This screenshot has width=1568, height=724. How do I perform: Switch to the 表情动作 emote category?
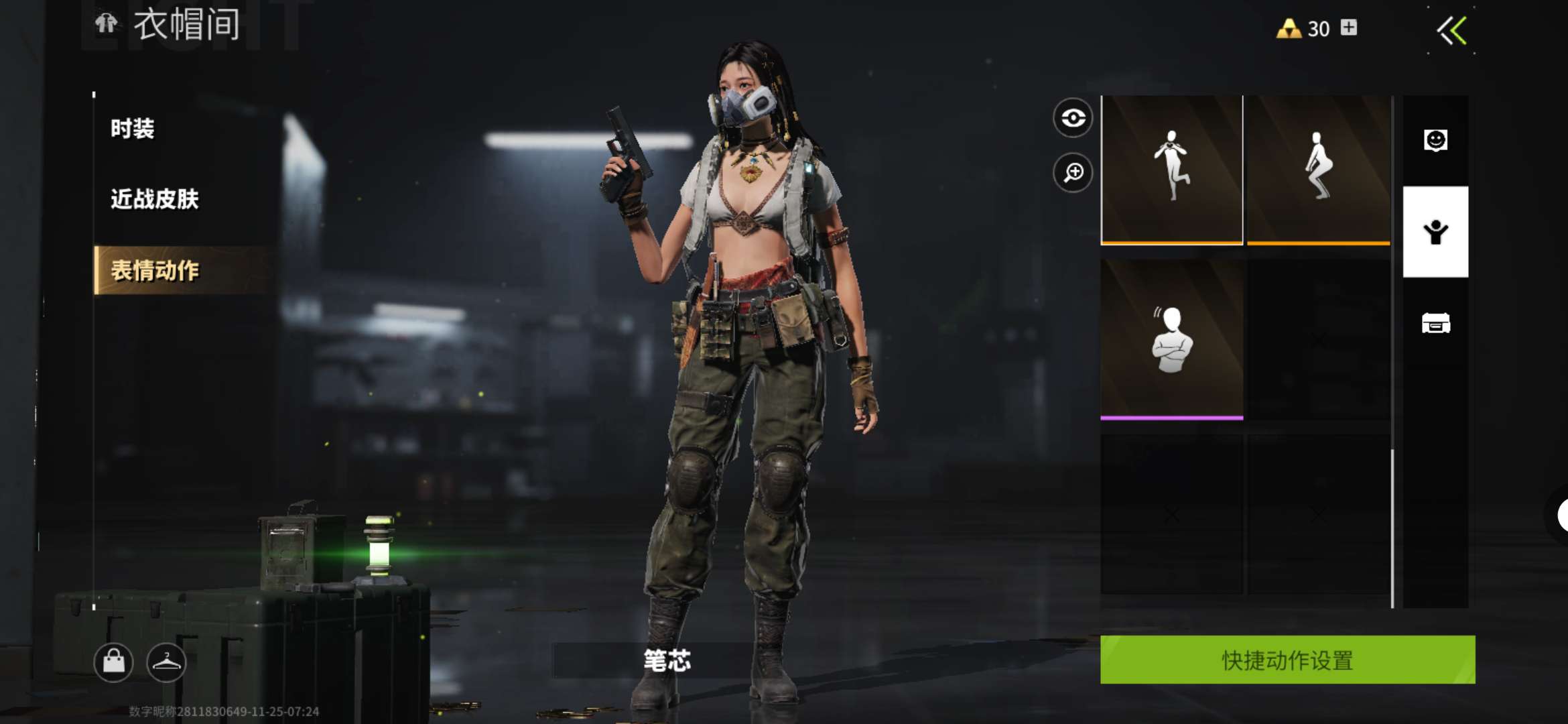[x=155, y=270]
